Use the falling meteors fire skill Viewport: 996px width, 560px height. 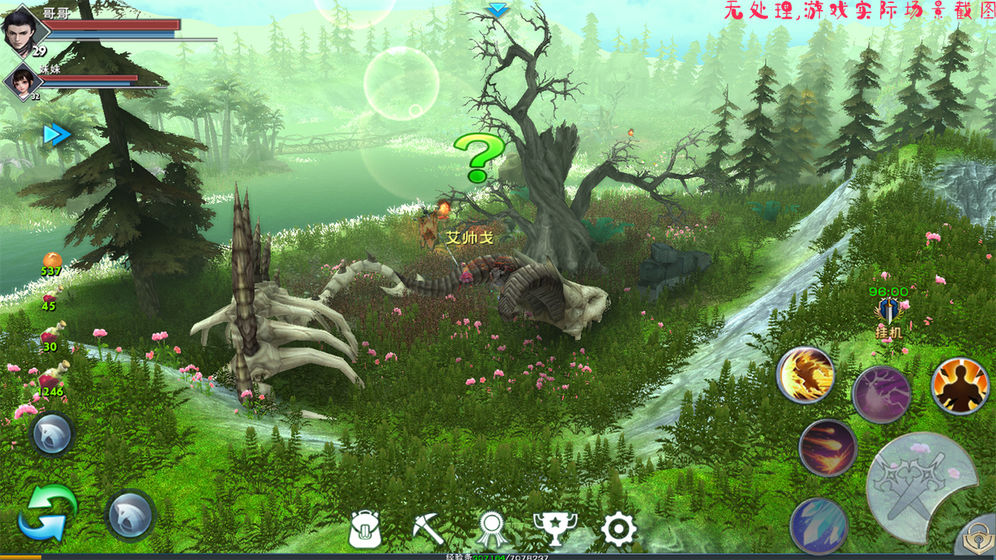[x=827, y=447]
